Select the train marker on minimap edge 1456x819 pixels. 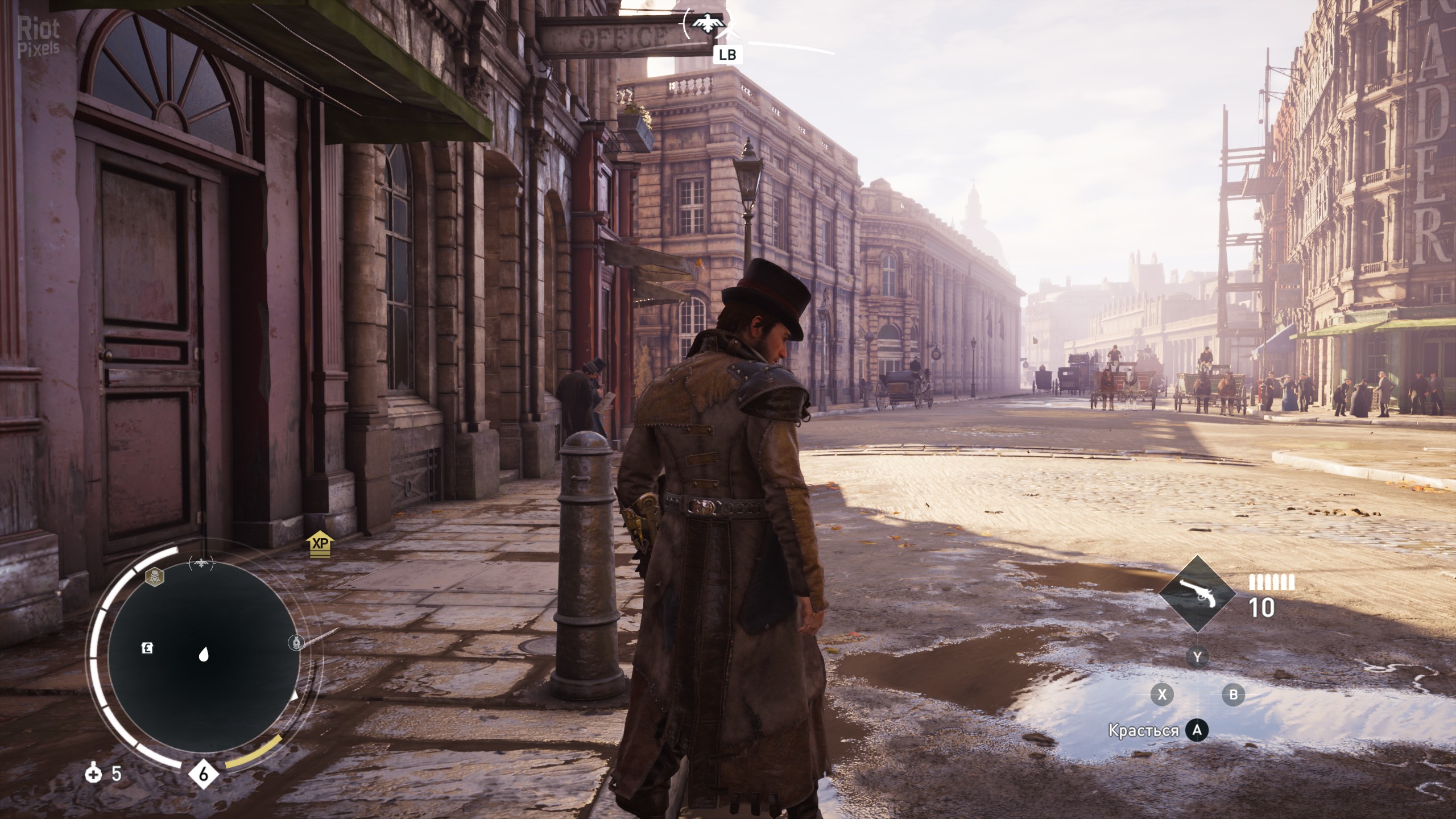295,643
